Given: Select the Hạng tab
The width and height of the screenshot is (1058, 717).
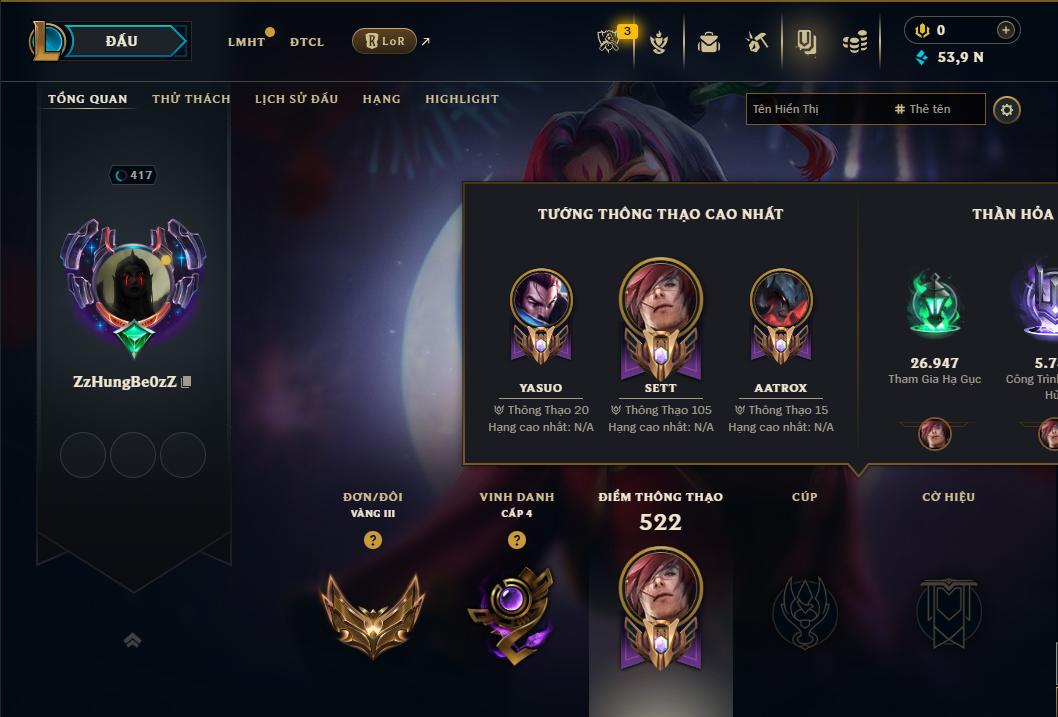Looking at the screenshot, I should coord(381,99).
